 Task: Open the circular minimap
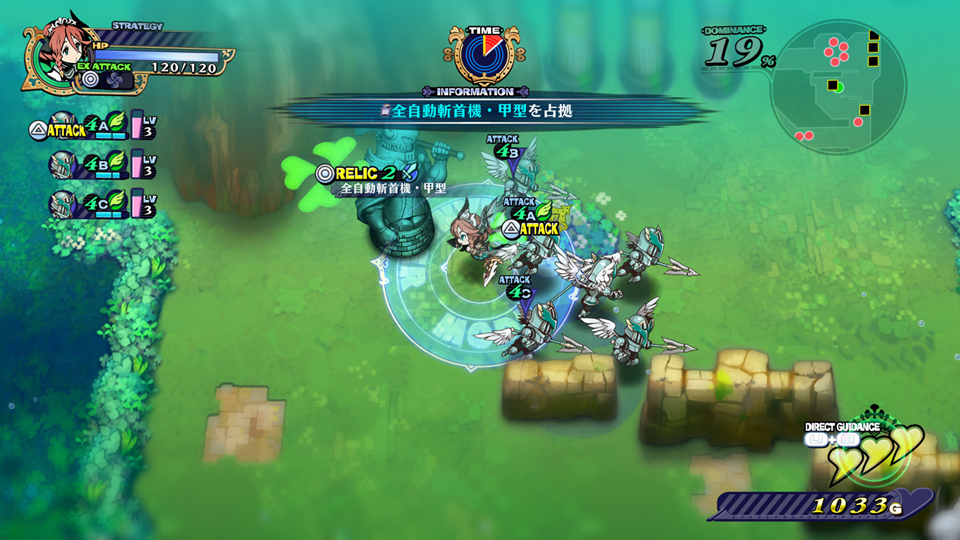pos(840,82)
